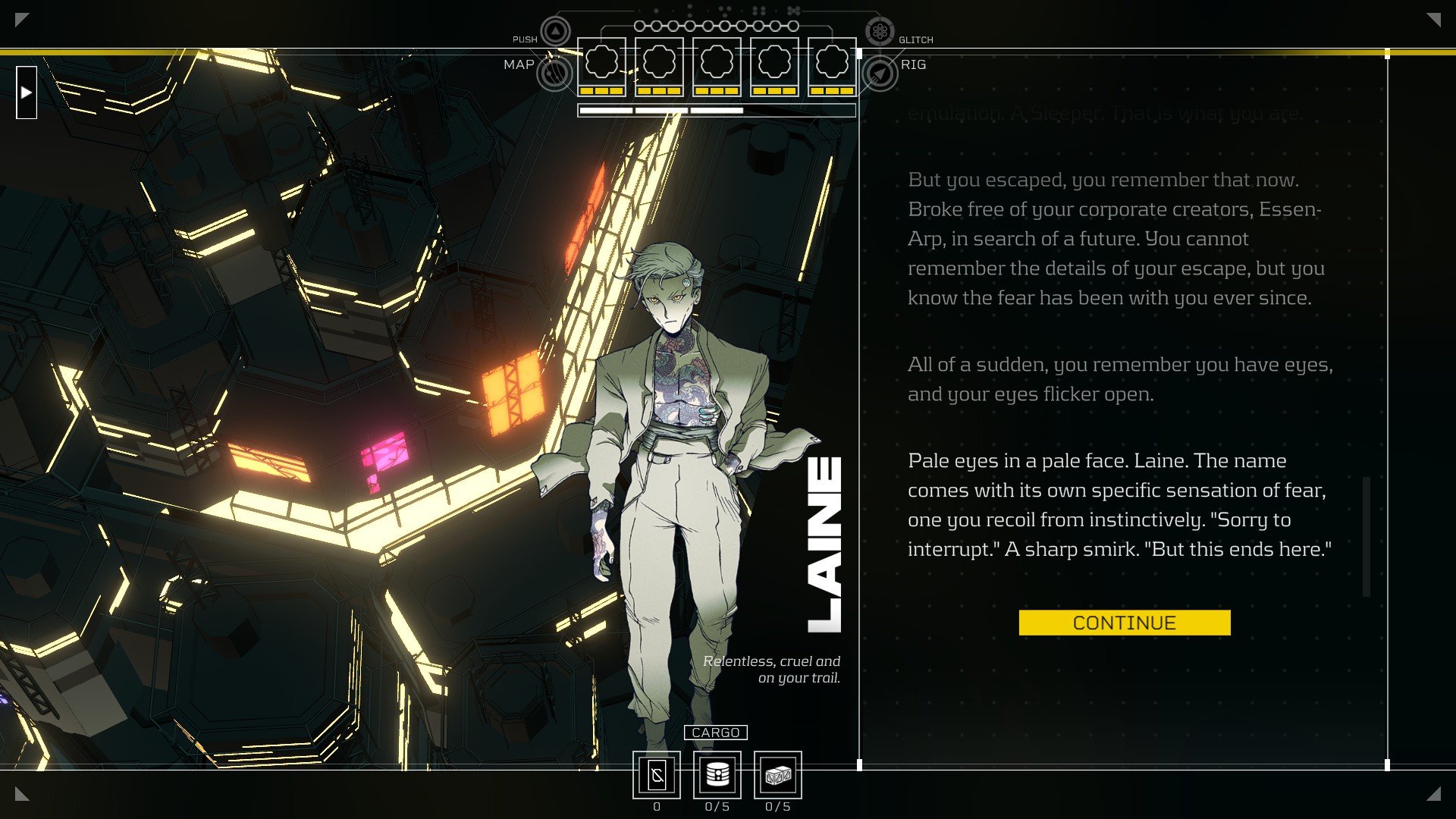Open the CARGO label tab
Screen dimensions: 1456x819
pyautogui.click(x=716, y=733)
